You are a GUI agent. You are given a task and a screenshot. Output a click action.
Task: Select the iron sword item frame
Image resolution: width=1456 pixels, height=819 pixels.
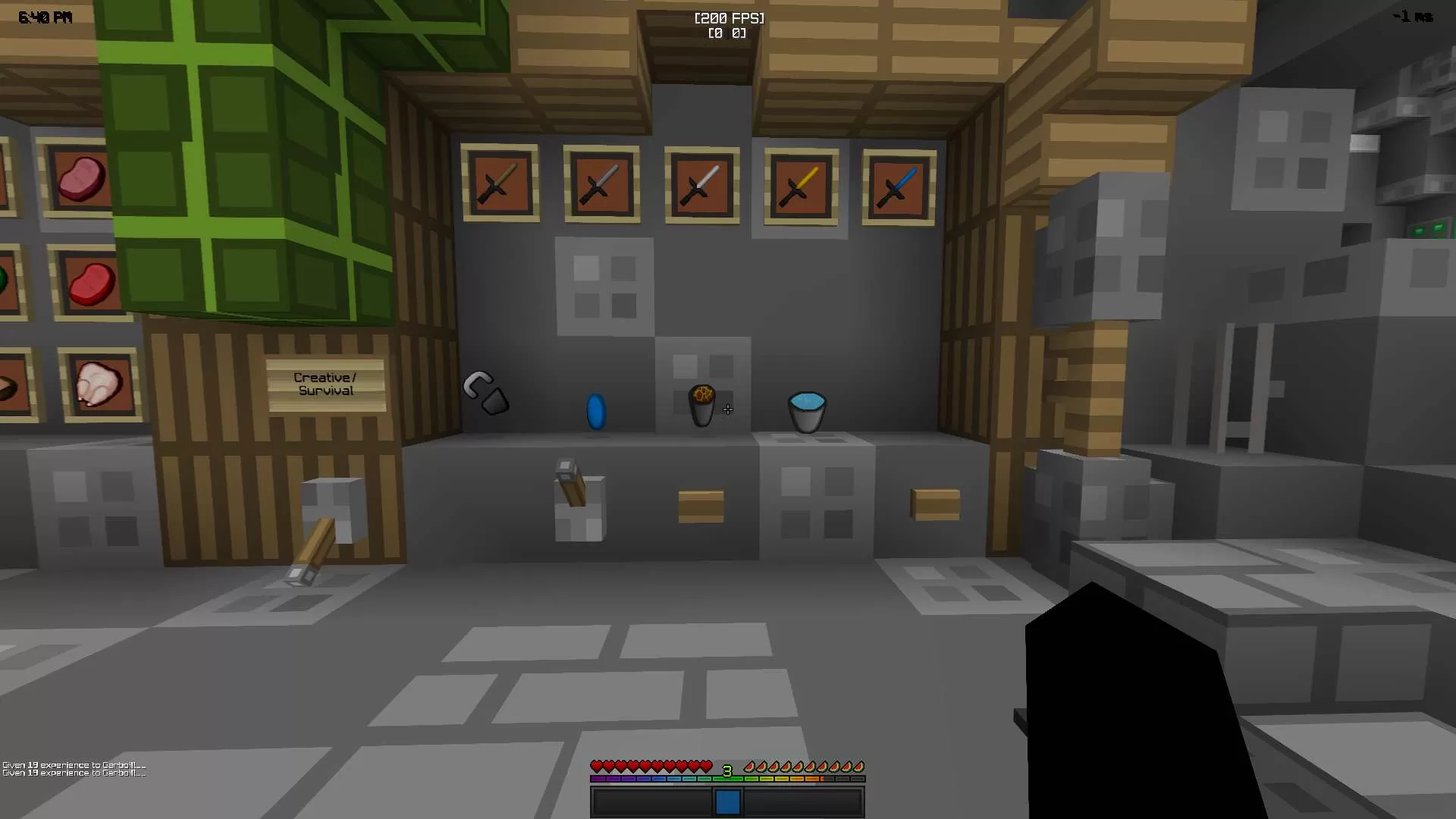tap(701, 185)
